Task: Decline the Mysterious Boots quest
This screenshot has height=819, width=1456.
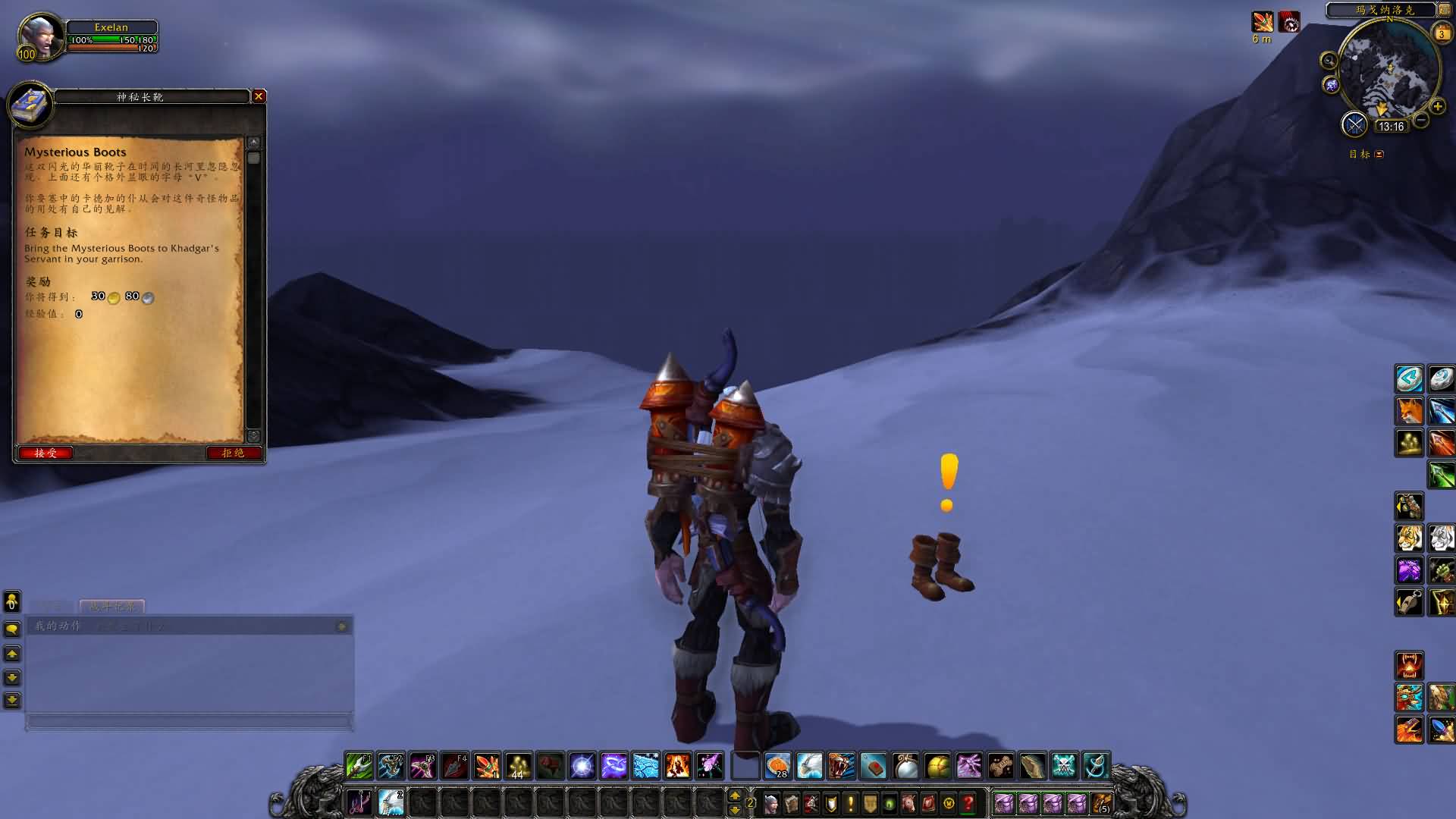Action: pyautogui.click(x=234, y=453)
